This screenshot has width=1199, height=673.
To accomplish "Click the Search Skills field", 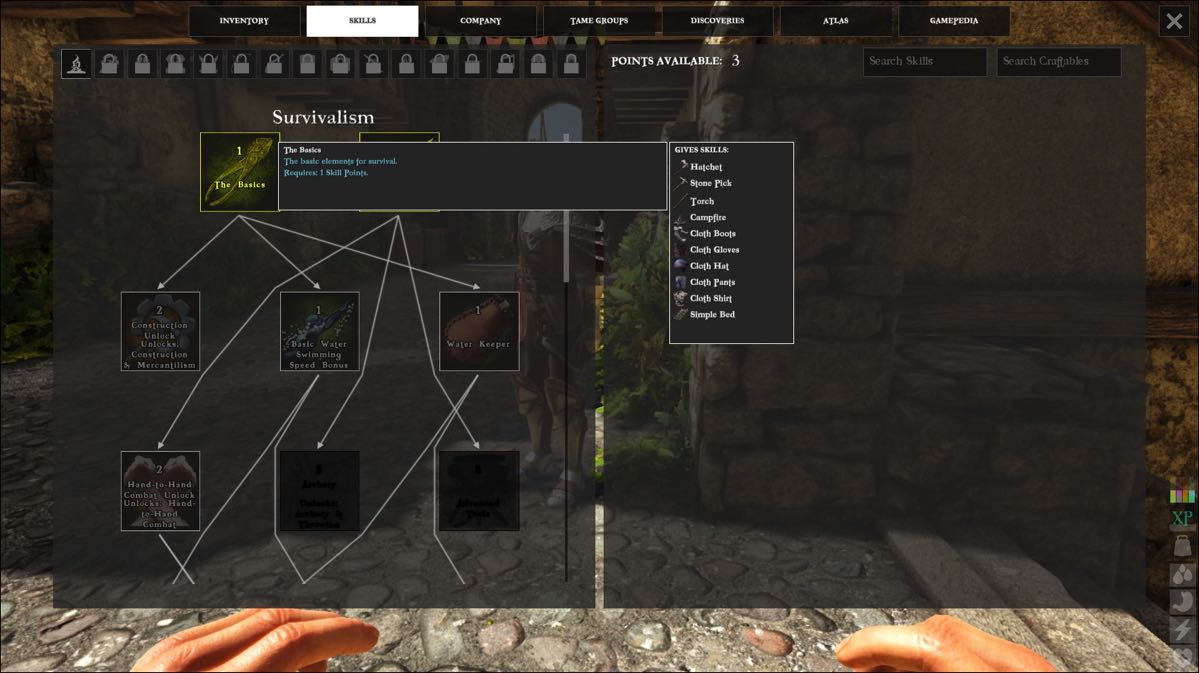I will point(924,62).
